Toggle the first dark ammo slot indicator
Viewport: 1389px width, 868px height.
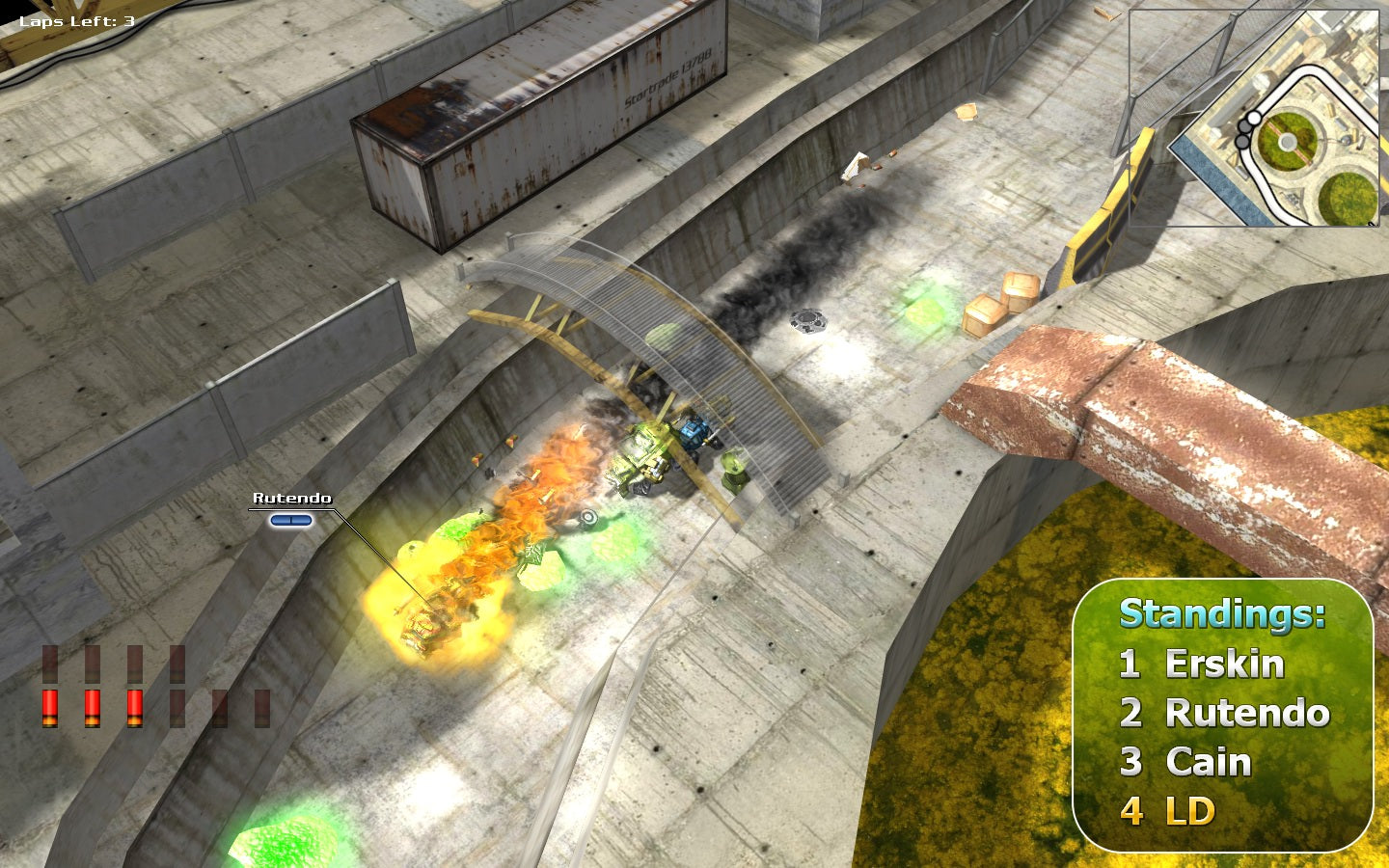pos(48,665)
